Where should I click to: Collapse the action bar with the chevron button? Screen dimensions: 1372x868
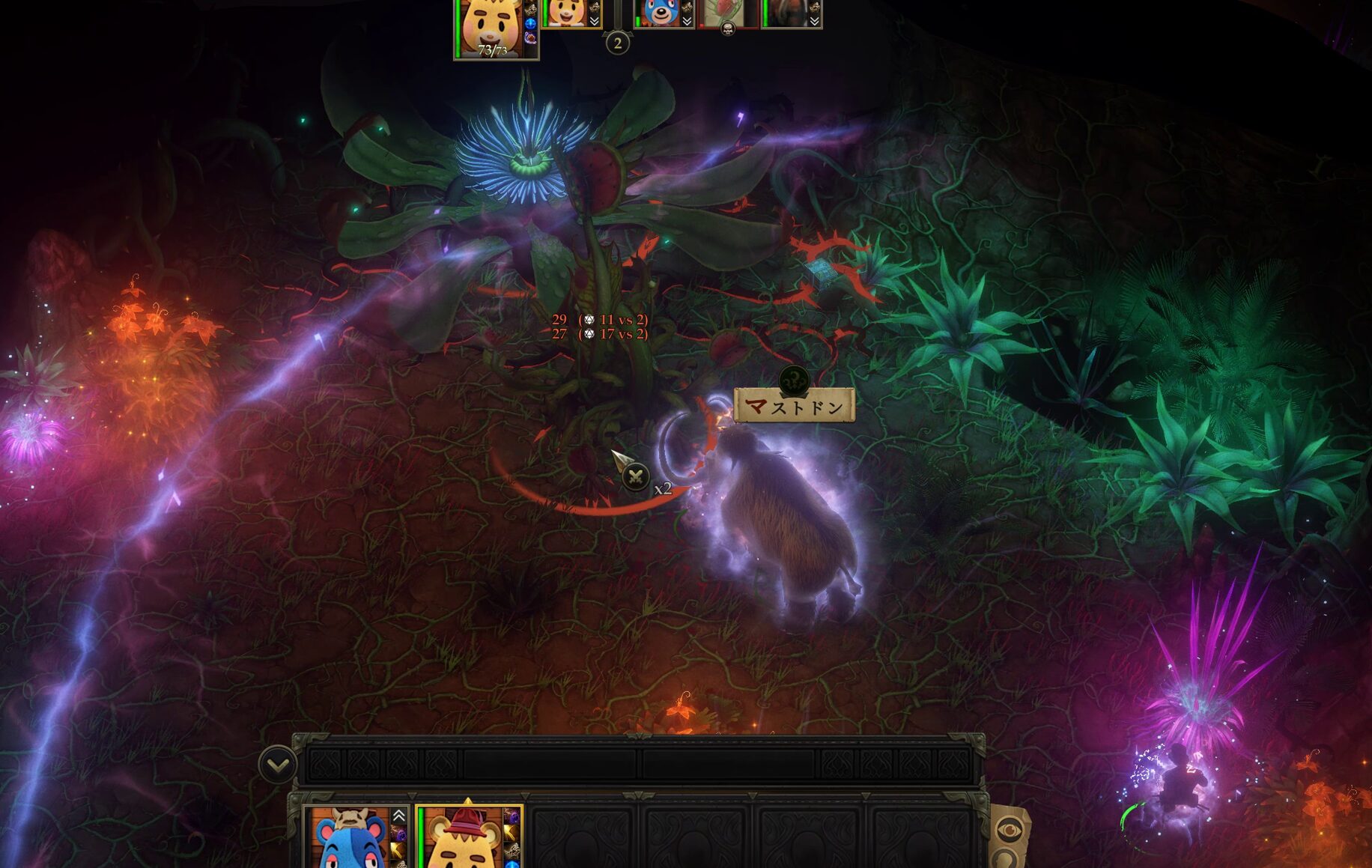point(278,765)
